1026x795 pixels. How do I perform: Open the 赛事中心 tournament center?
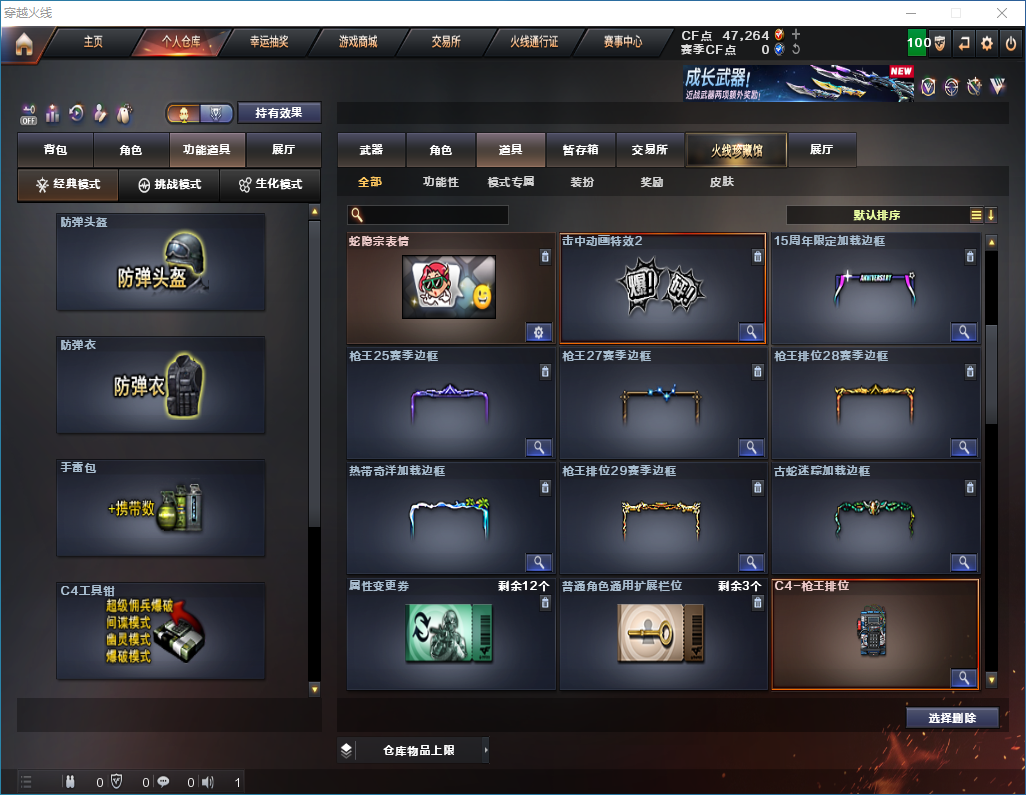622,42
